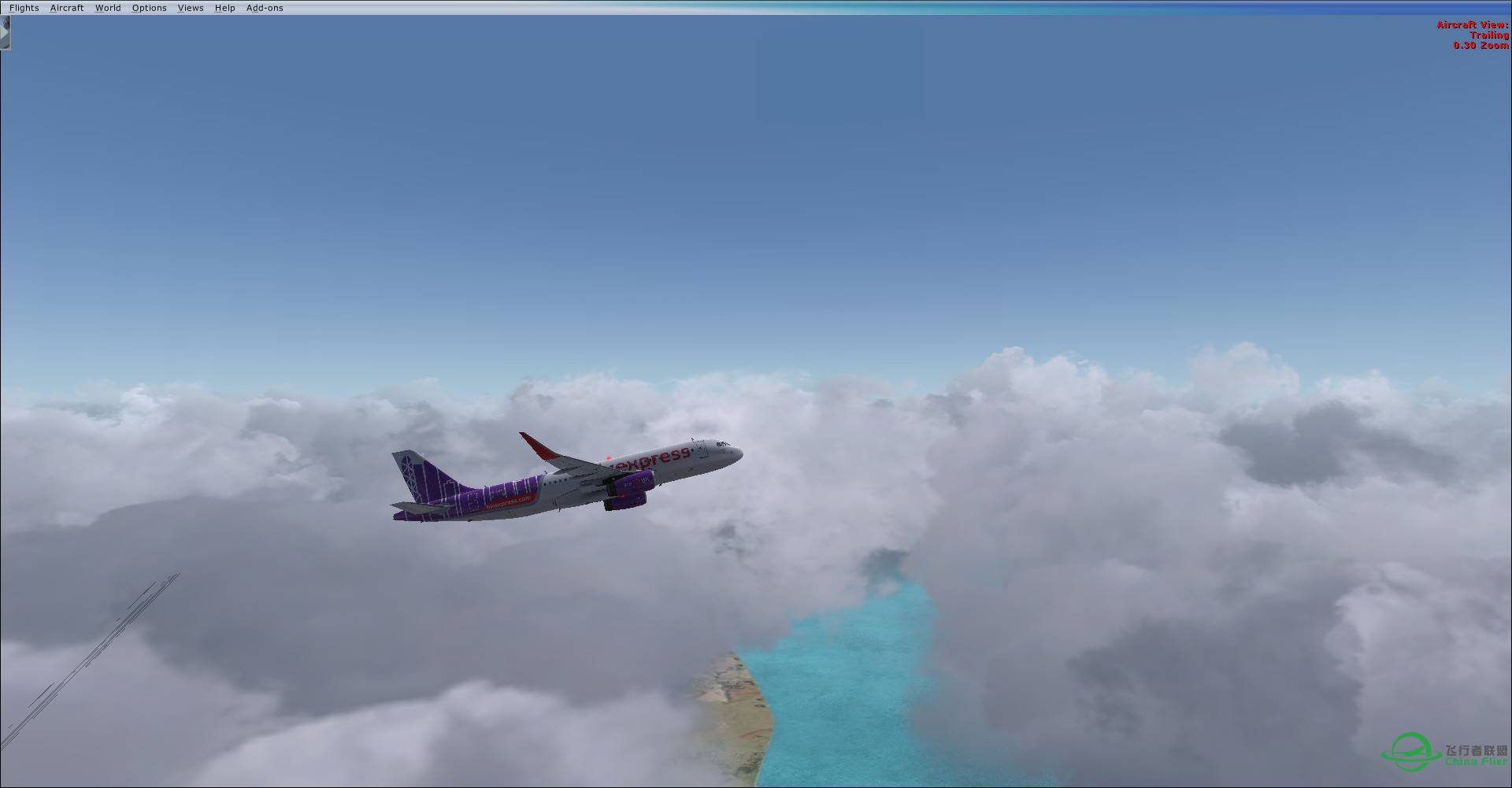Open the Options menu
Screen dimensions: 1512x788
(x=149, y=7)
